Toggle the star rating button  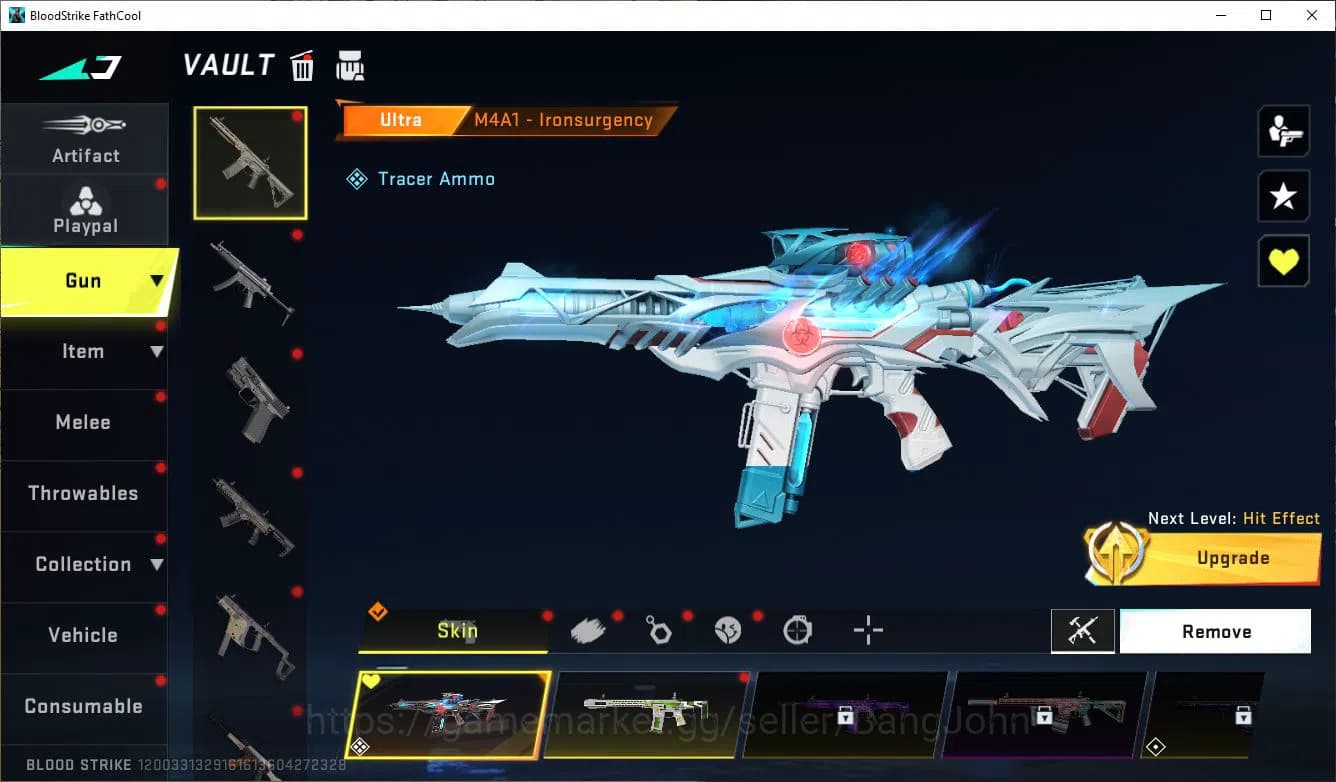pos(1283,196)
